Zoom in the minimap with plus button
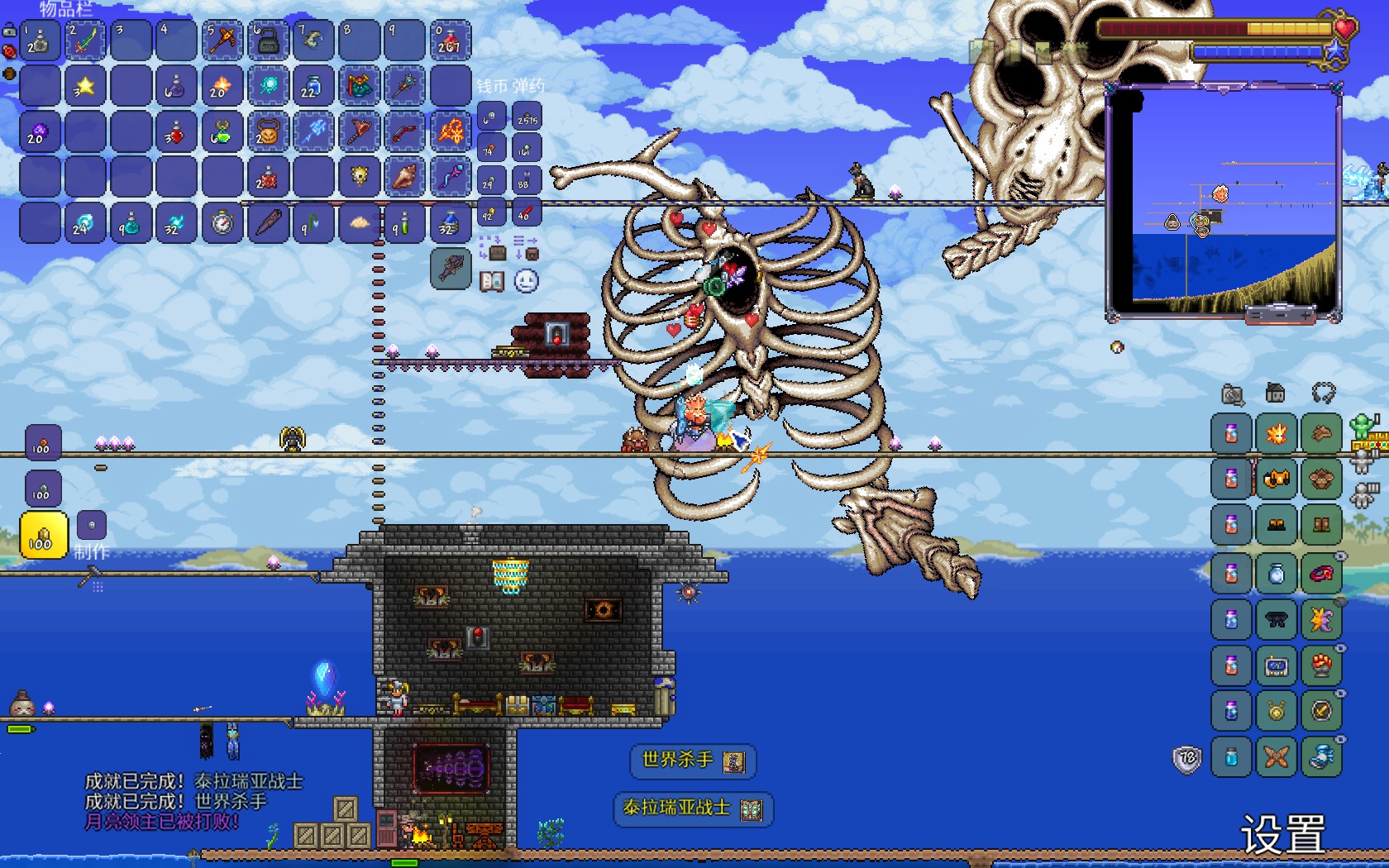 tap(1305, 315)
